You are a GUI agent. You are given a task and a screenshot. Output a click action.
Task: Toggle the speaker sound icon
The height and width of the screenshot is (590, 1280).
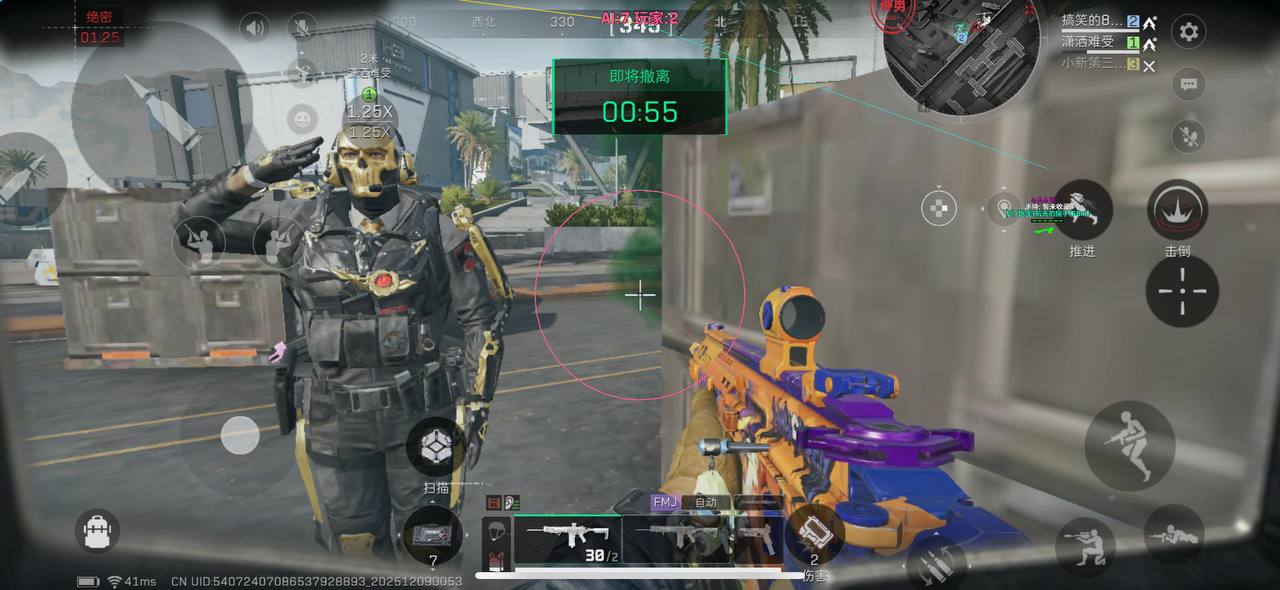click(255, 27)
